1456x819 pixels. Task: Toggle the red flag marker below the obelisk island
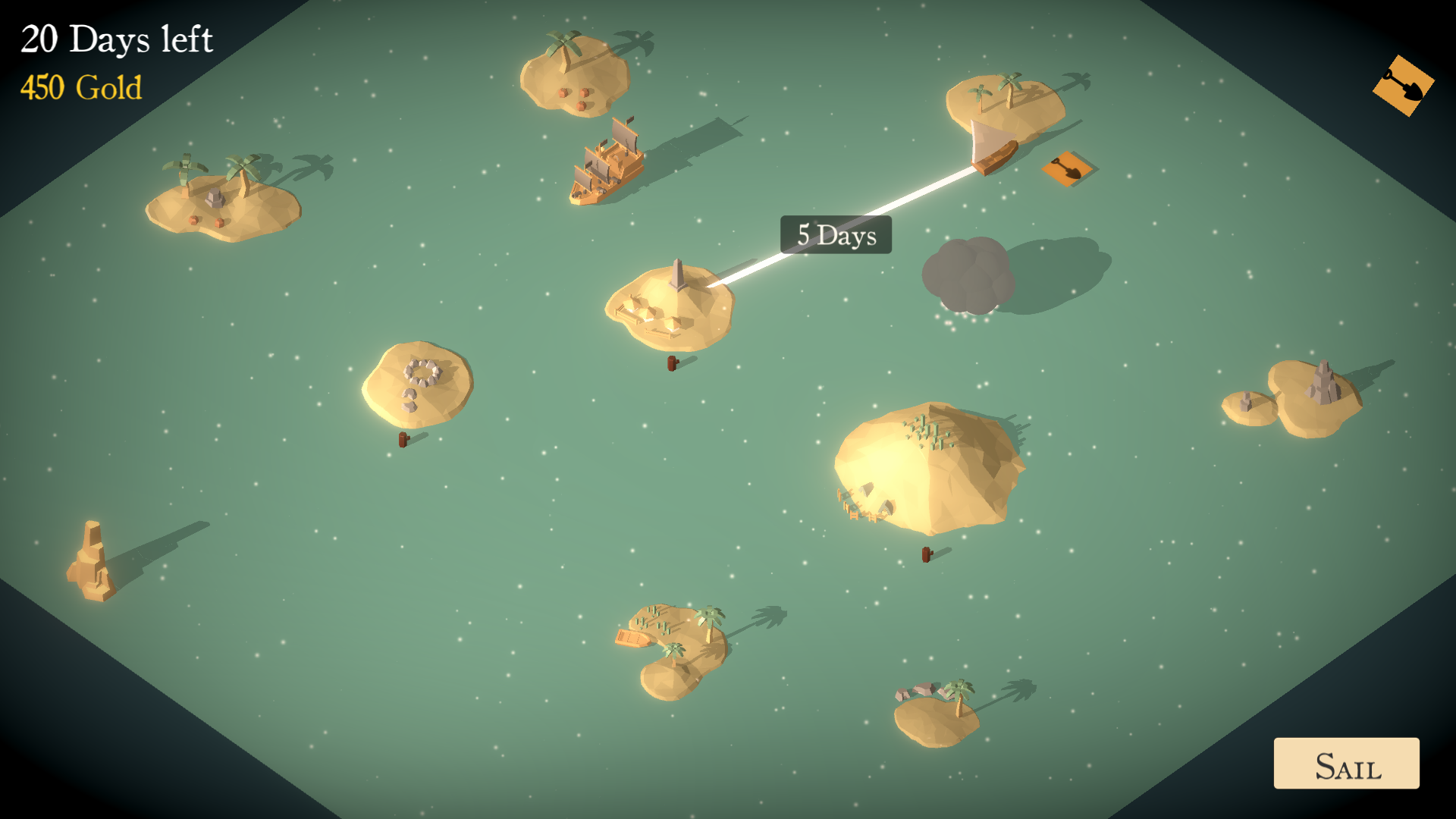[x=670, y=362]
